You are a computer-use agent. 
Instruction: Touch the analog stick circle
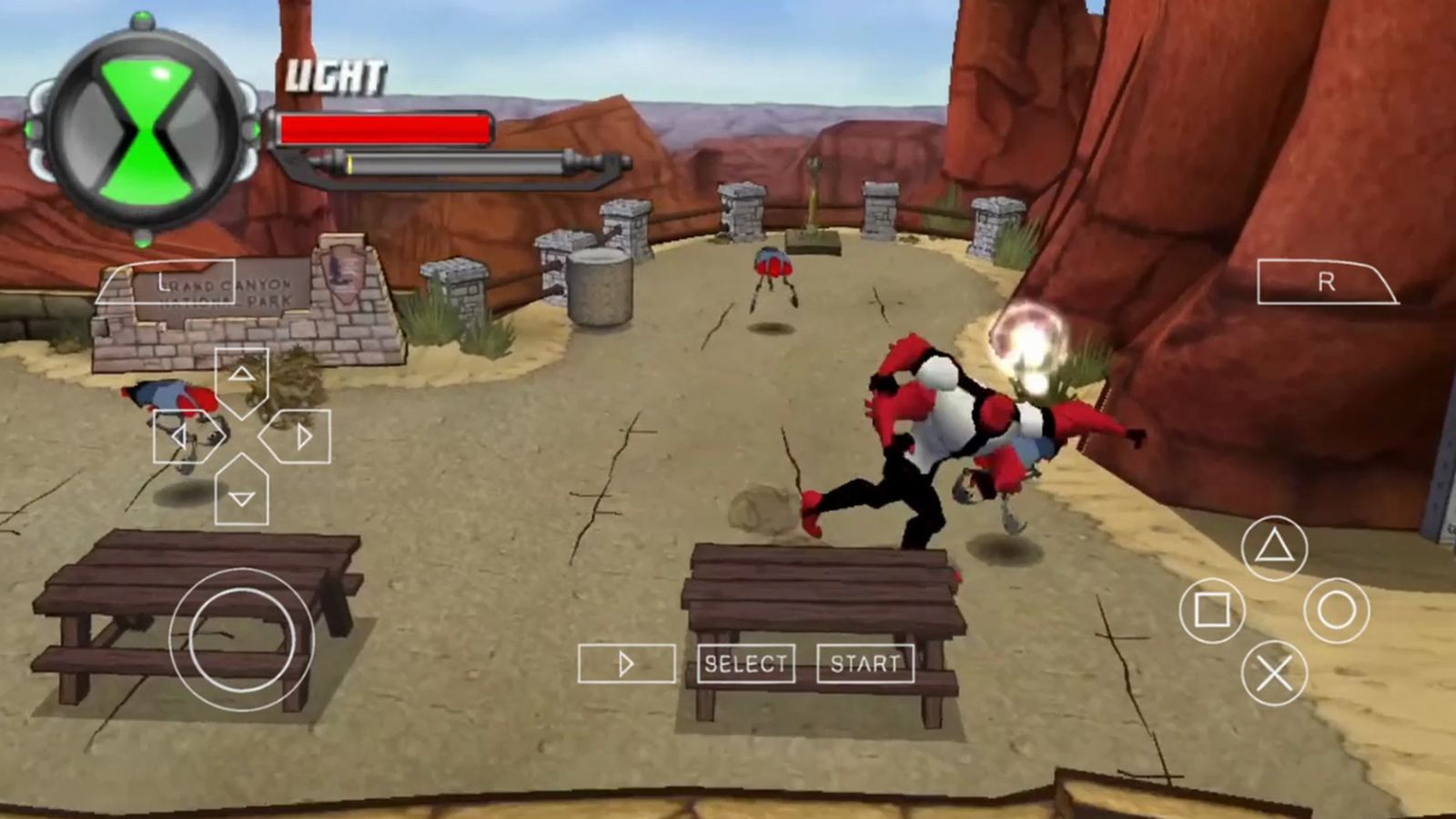click(x=241, y=640)
